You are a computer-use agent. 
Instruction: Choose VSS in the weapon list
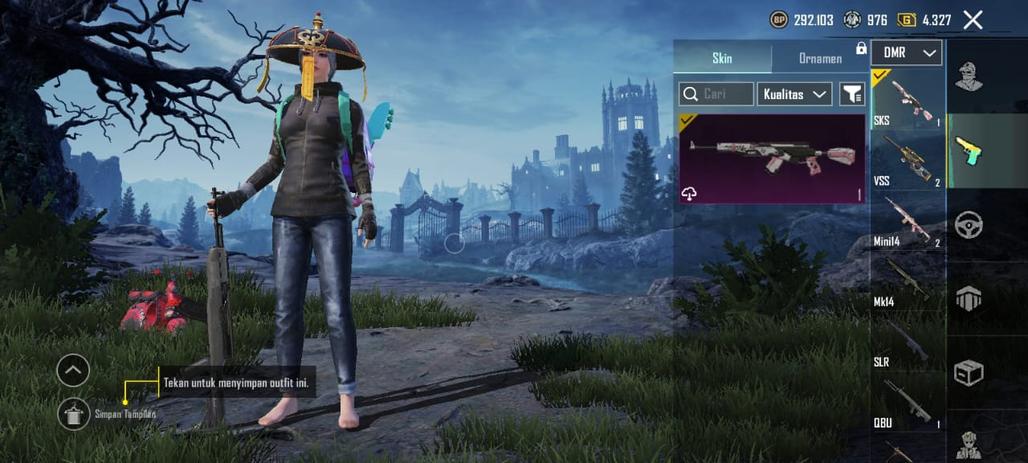point(908,162)
